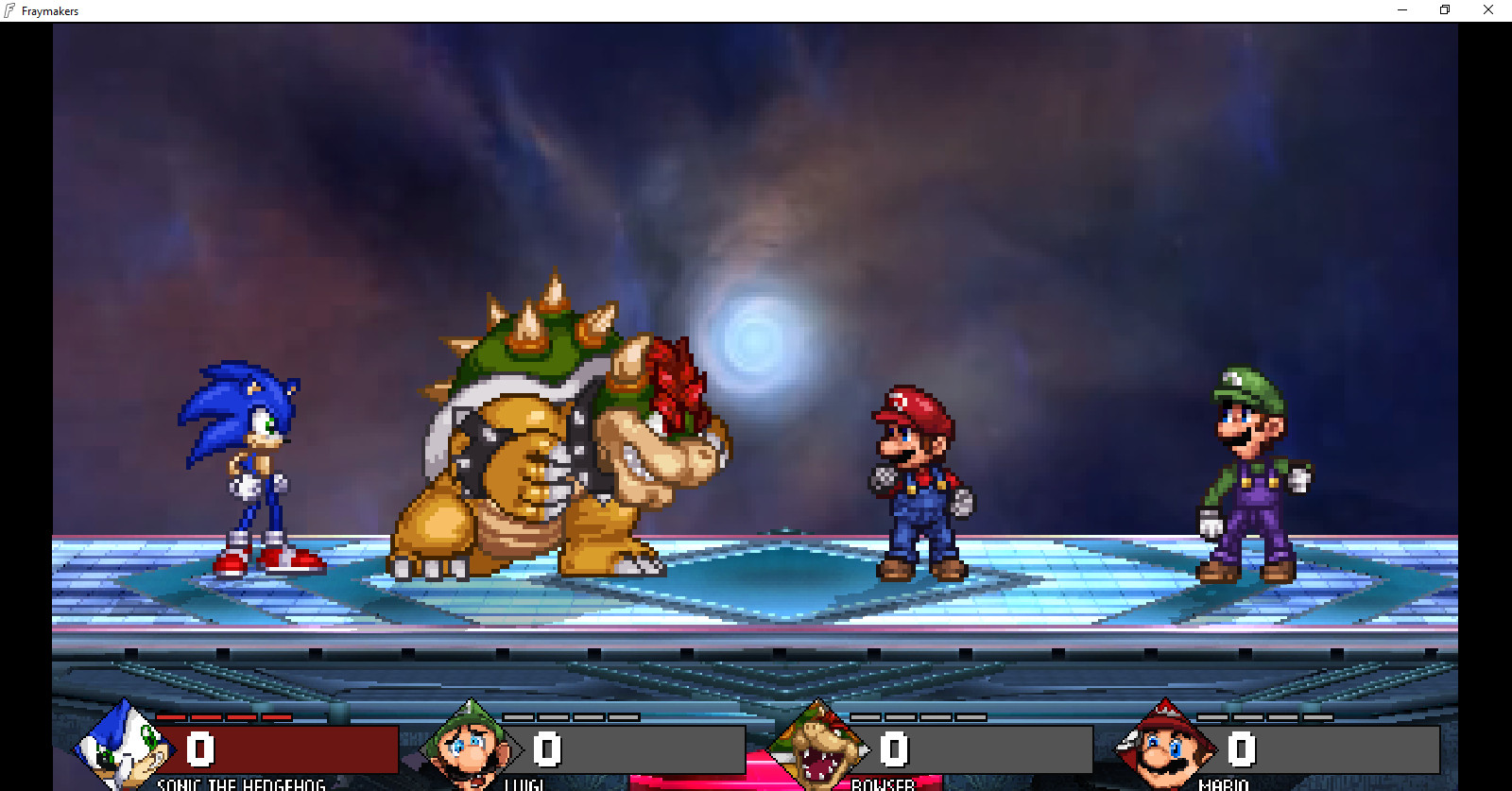
Task: Click the MARIO name label
Action: tap(1223, 785)
